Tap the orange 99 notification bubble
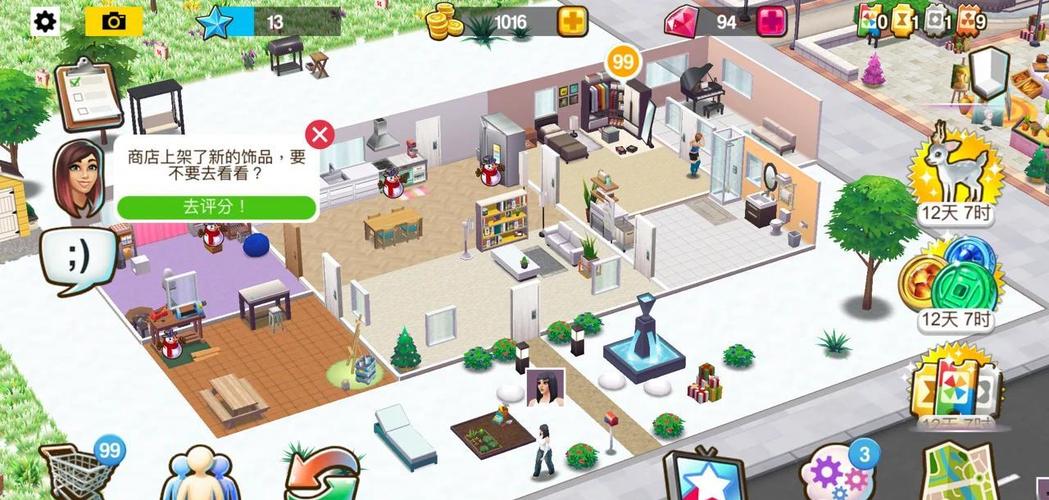 [623, 63]
